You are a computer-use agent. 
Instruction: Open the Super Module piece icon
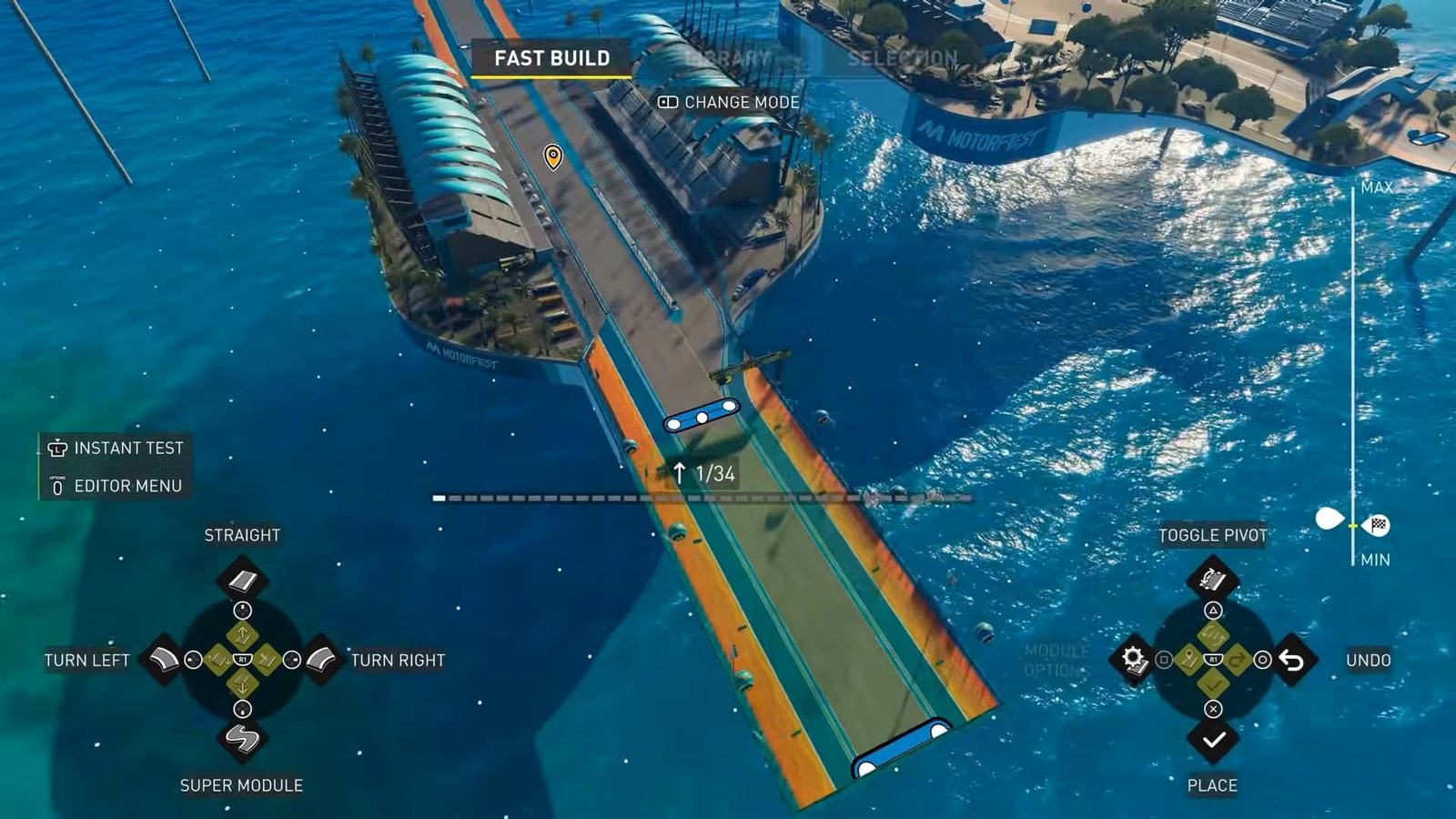click(241, 738)
